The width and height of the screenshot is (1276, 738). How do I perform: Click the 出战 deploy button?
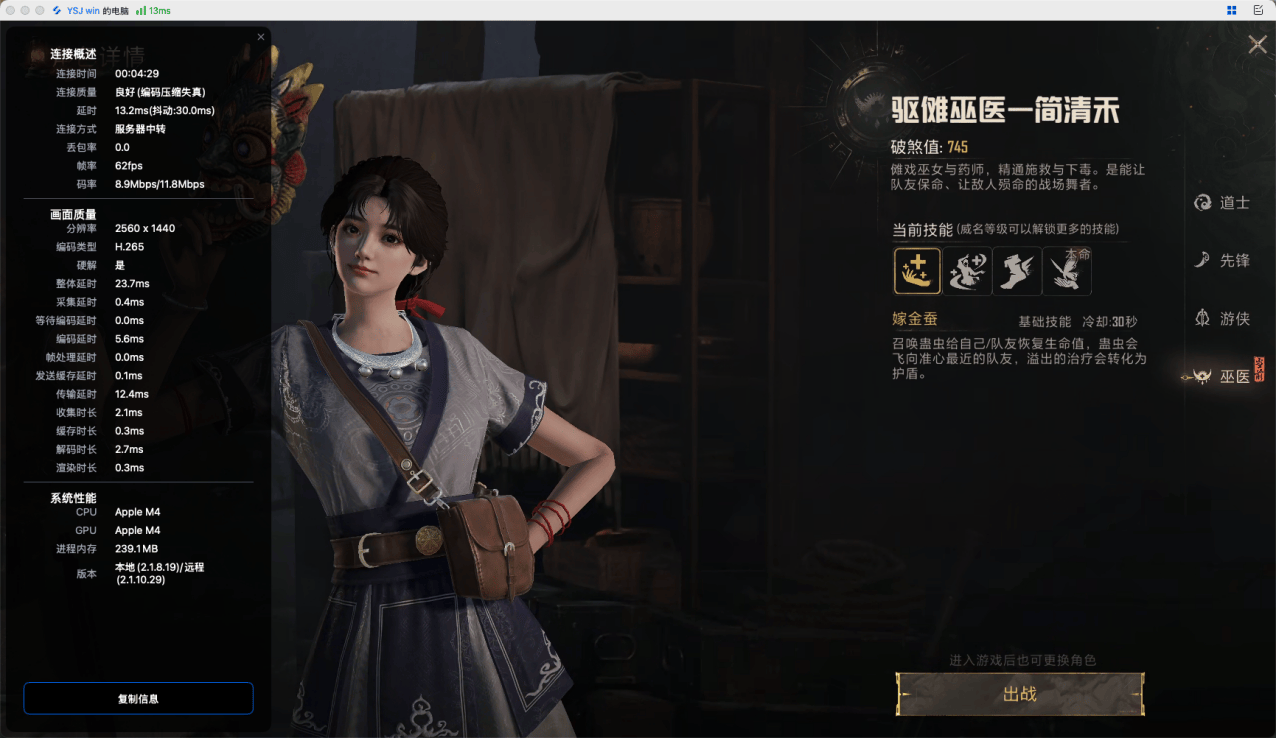tap(1019, 694)
